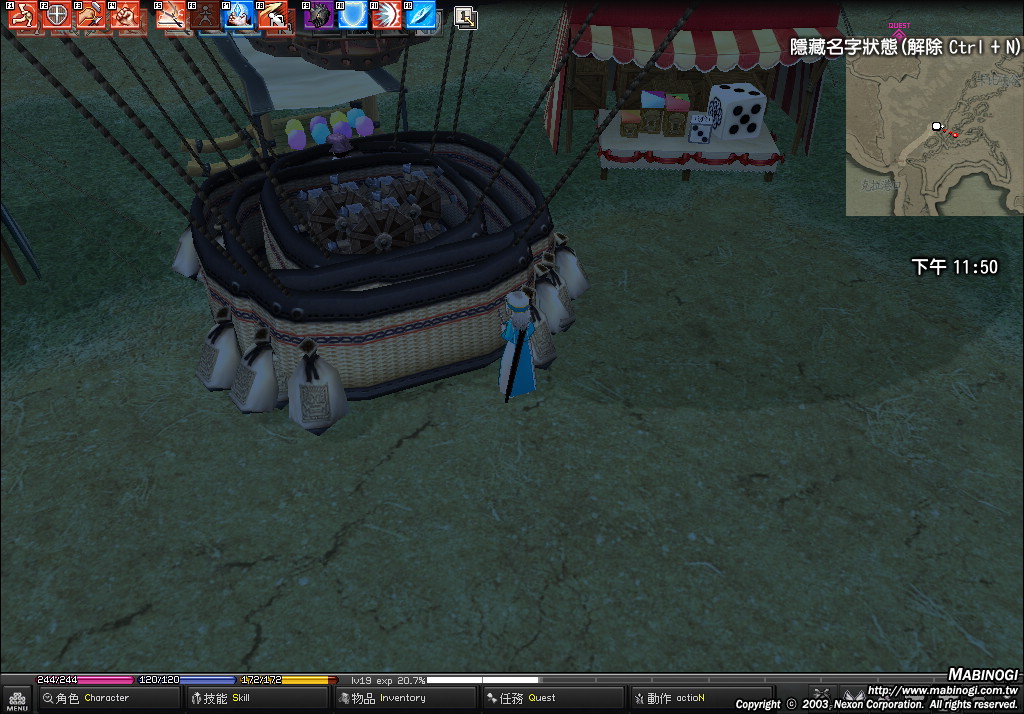The width and height of the screenshot is (1024, 714).
Task: Use the F5 sword slash skill
Action: (172, 16)
